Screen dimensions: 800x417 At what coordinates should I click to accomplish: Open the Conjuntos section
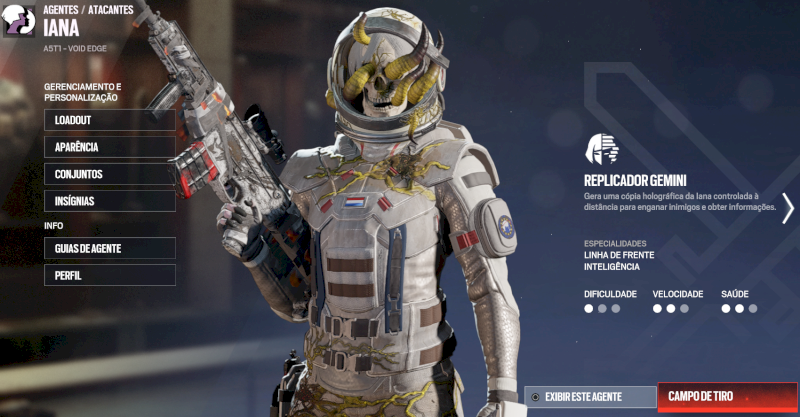click(109, 174)
